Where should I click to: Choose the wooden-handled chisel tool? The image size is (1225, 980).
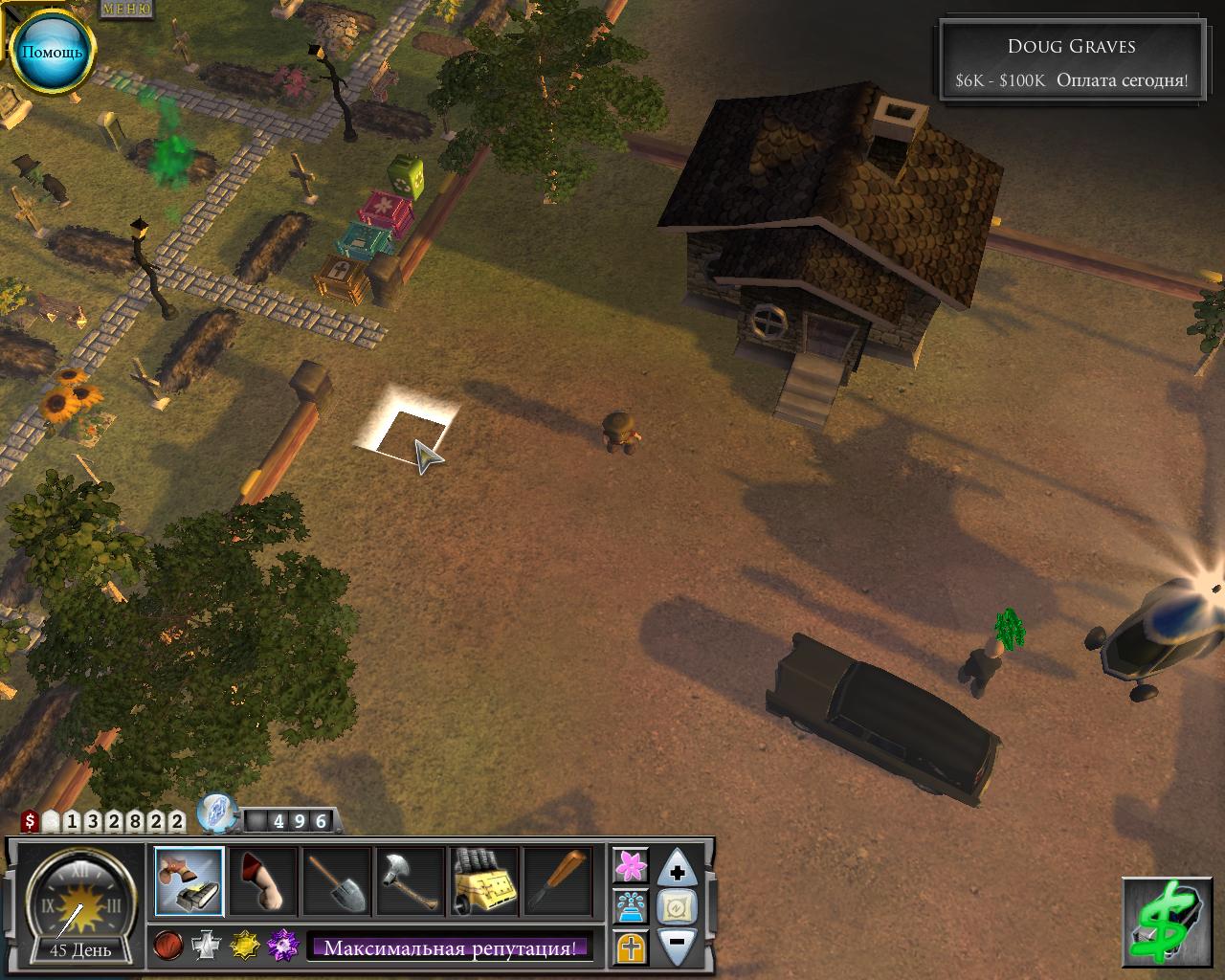coord(559,880)
